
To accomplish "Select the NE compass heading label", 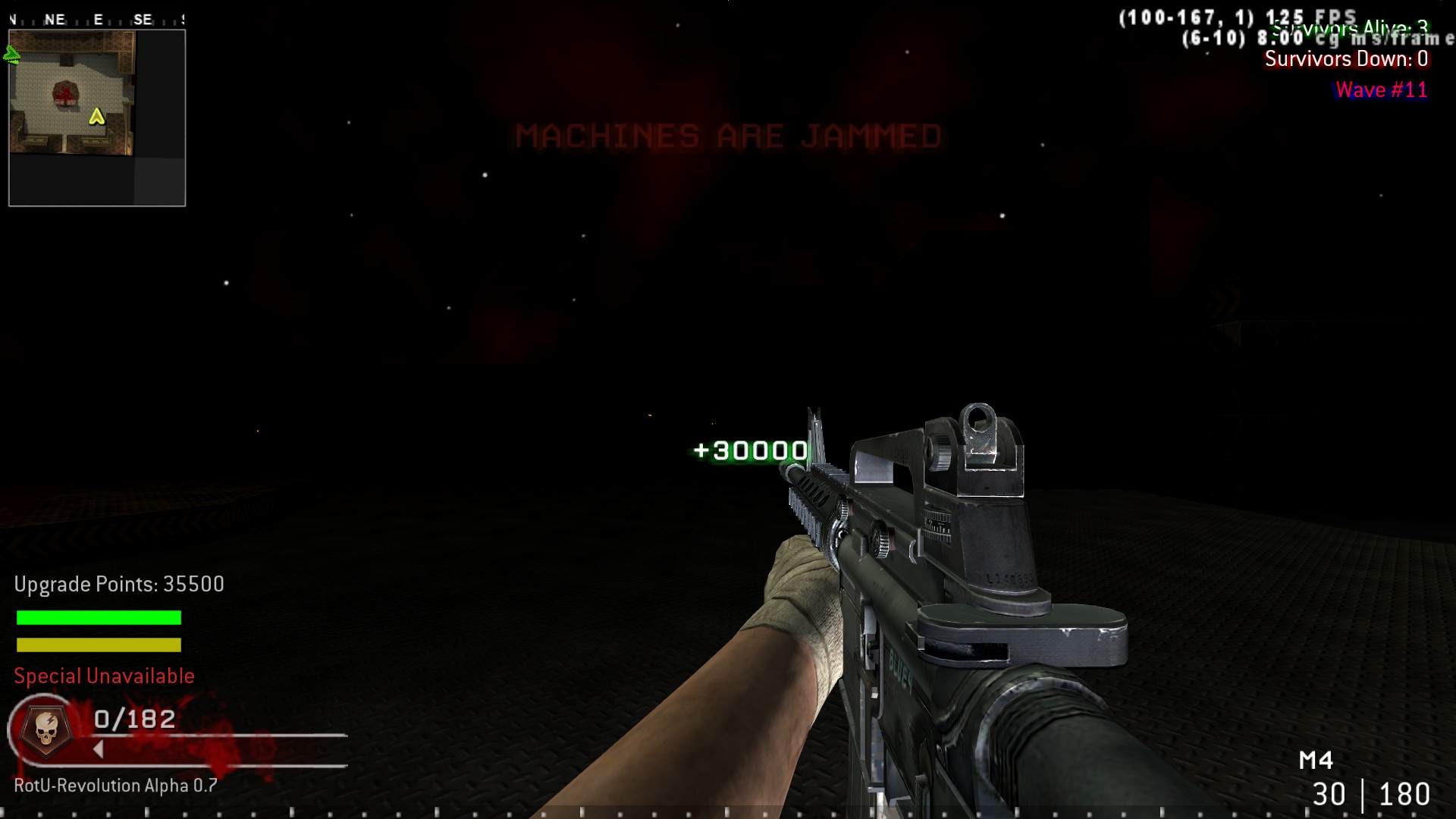I will coord(54,18).
